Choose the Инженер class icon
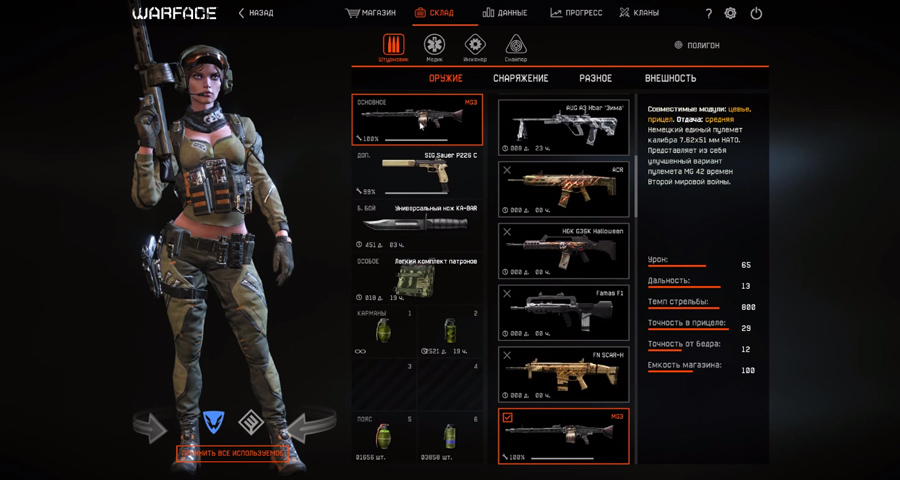This screenshot has height=480, width=900. 475,46
